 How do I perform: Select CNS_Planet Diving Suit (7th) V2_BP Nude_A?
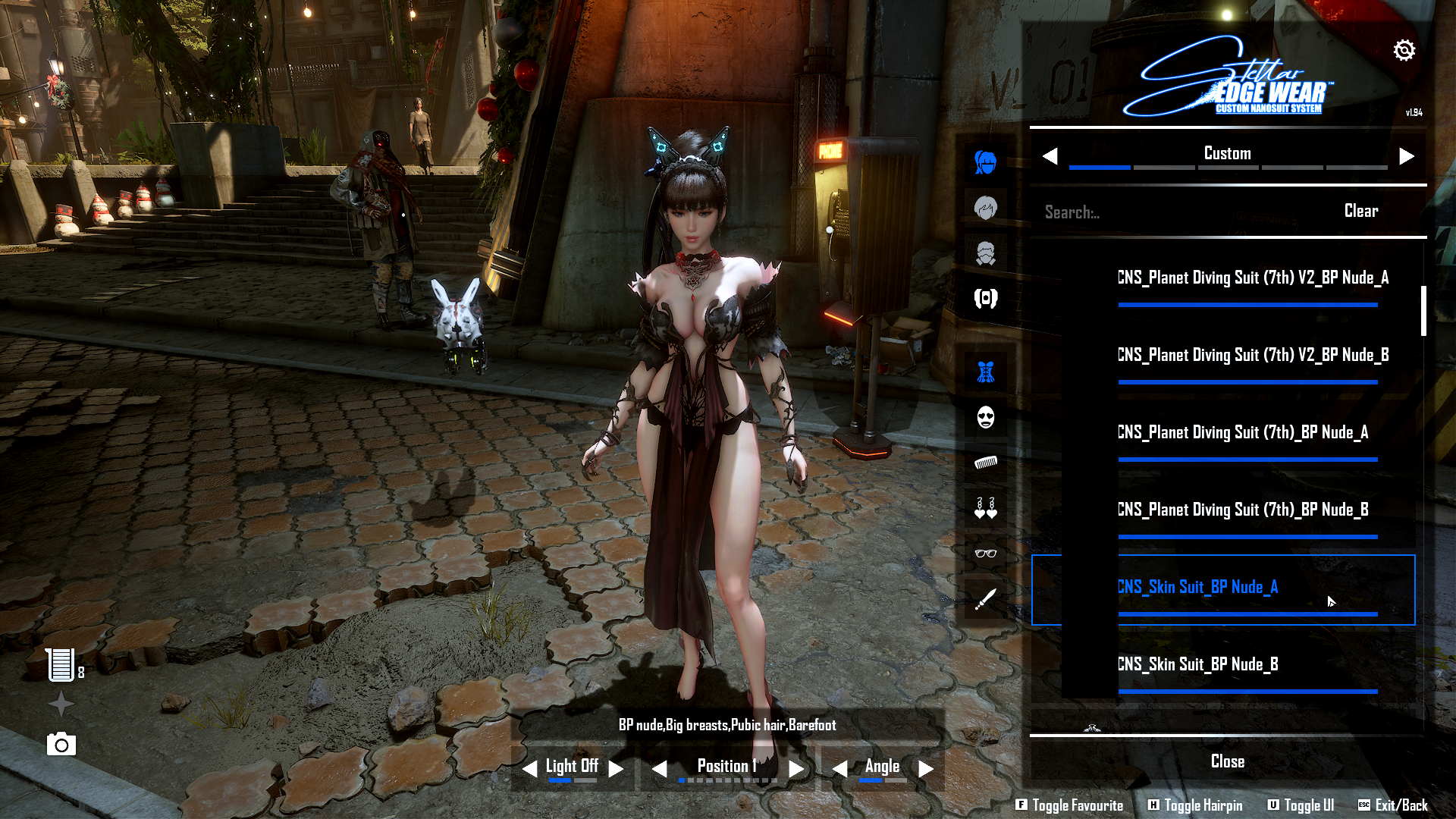click(x=1253, y=278)
